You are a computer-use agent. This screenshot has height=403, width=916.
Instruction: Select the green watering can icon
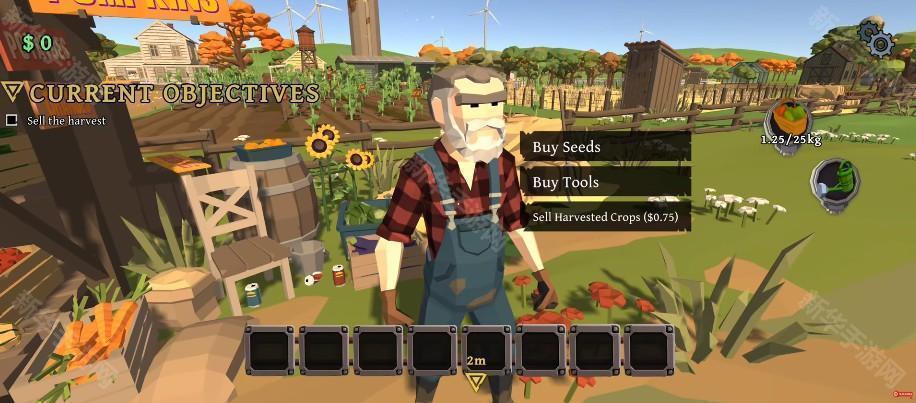(837, 185)
